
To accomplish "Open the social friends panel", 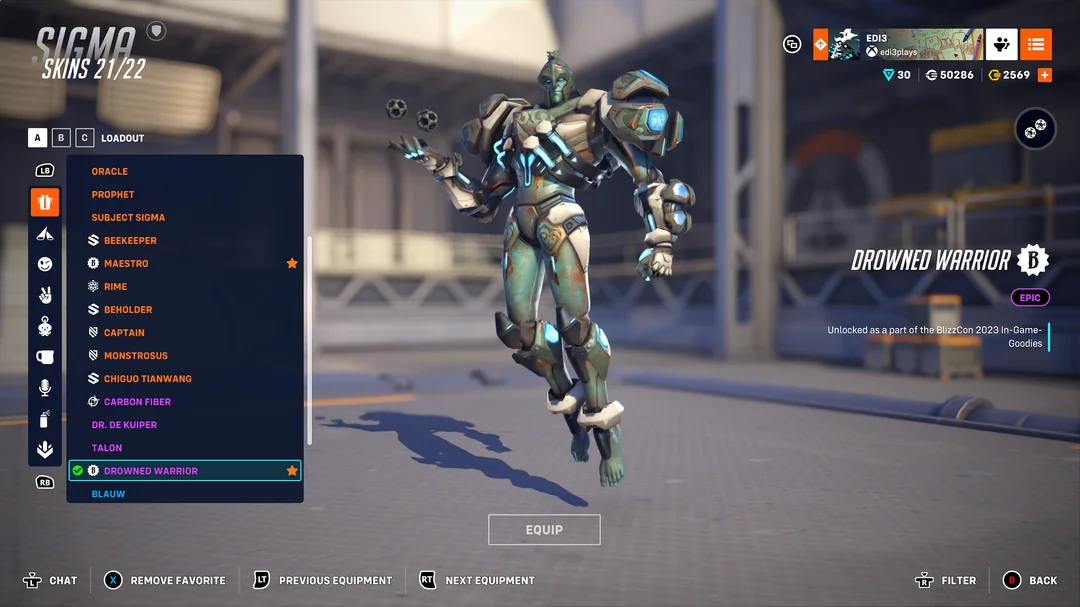I will (1001, 44).
